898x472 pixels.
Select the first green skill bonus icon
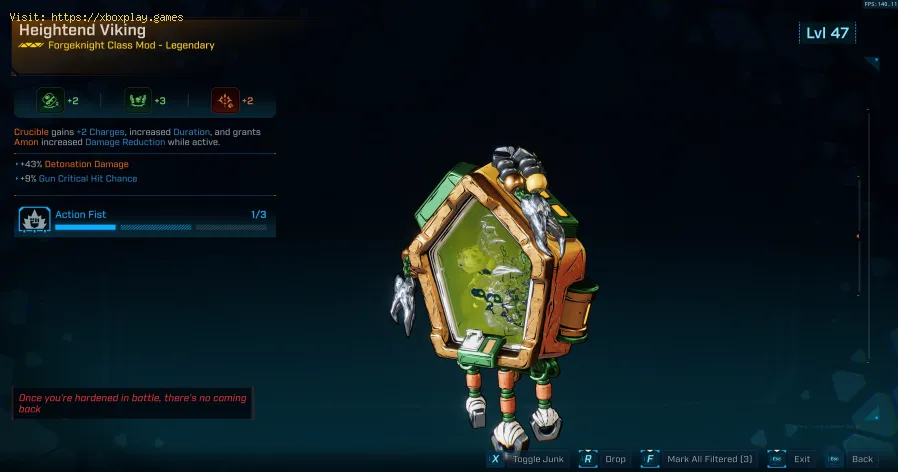pos(50,100)
